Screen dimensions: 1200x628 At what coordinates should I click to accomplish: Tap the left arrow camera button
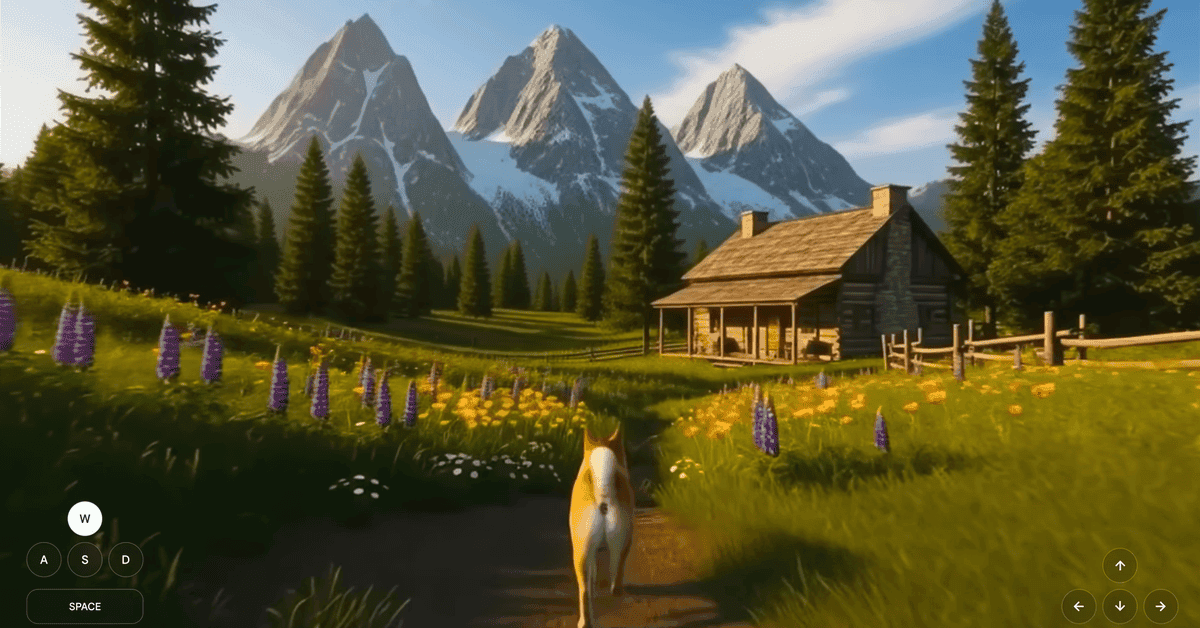pyautogui.click(x=1079, y=607)
